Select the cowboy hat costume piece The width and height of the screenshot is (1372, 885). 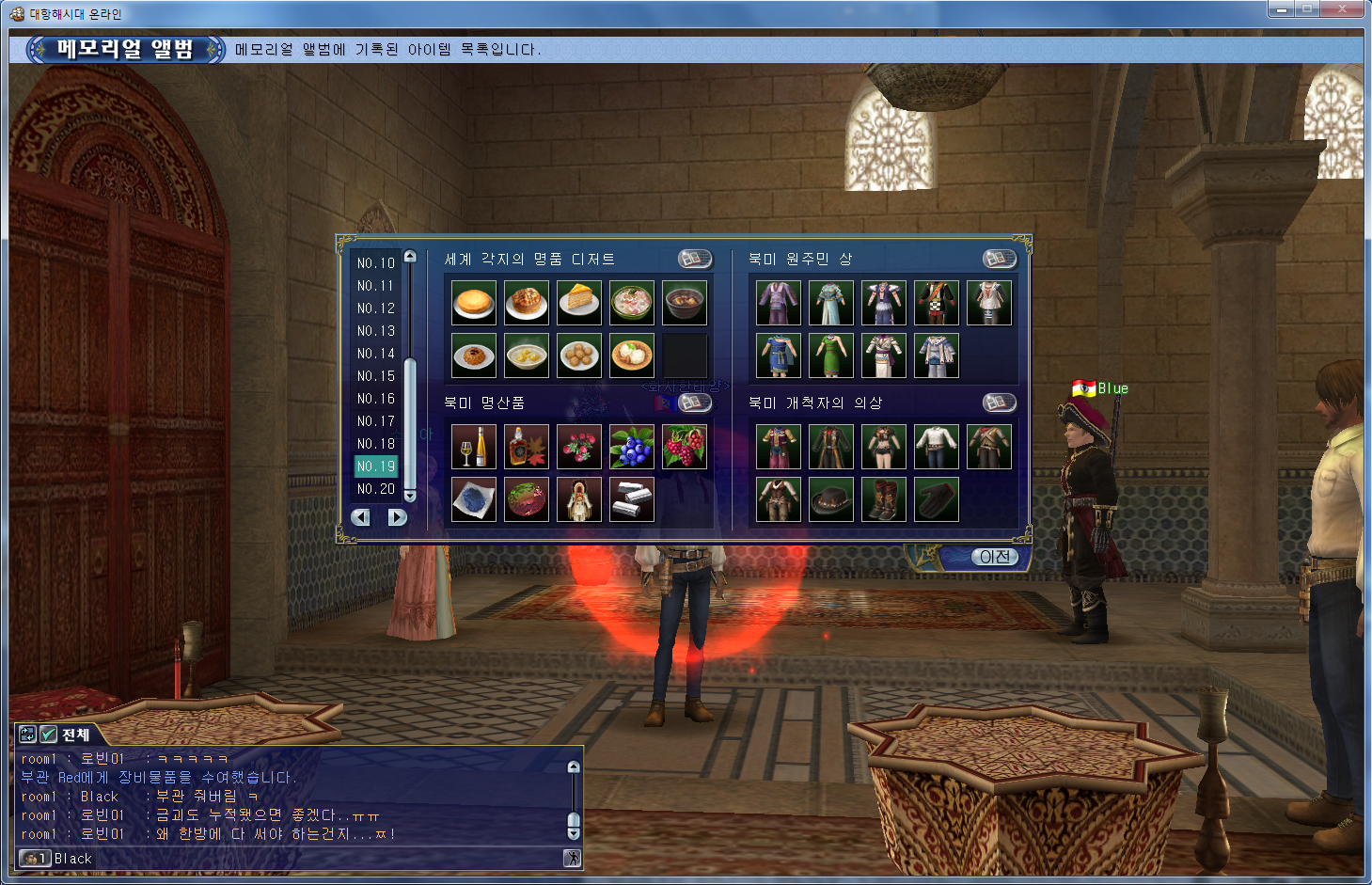click(831, 499)
